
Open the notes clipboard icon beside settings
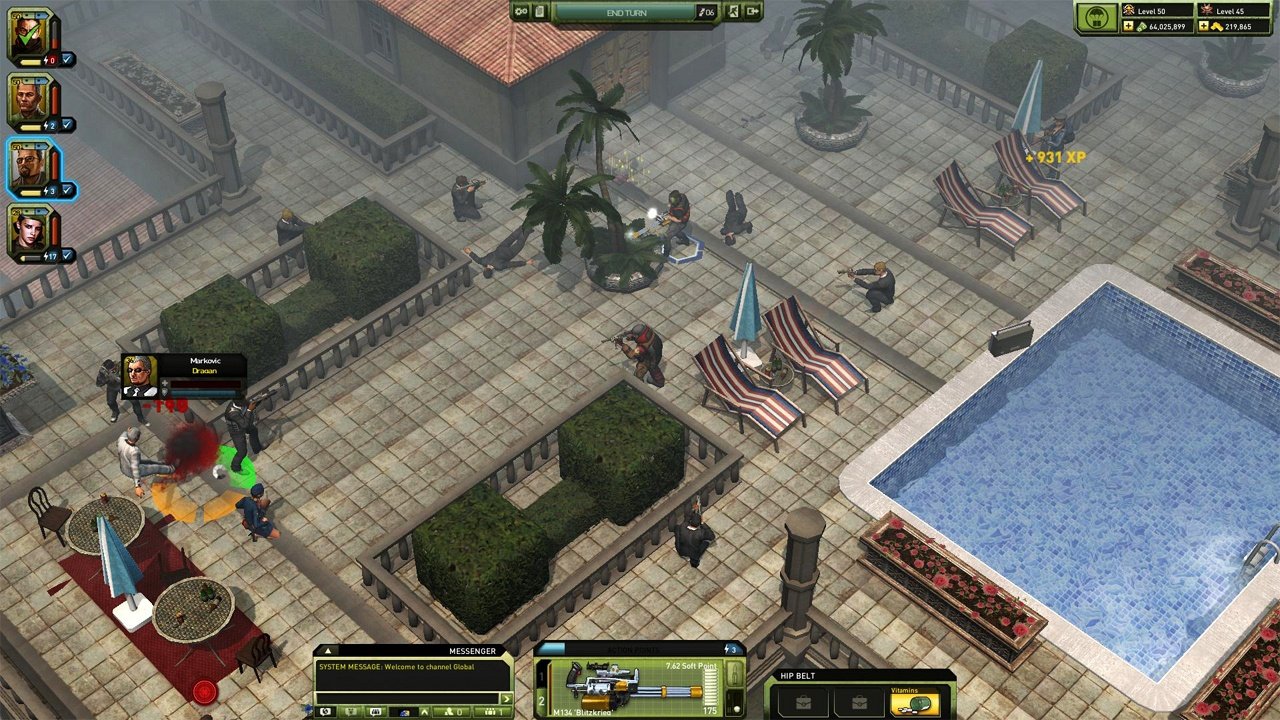tap(539, 11)
